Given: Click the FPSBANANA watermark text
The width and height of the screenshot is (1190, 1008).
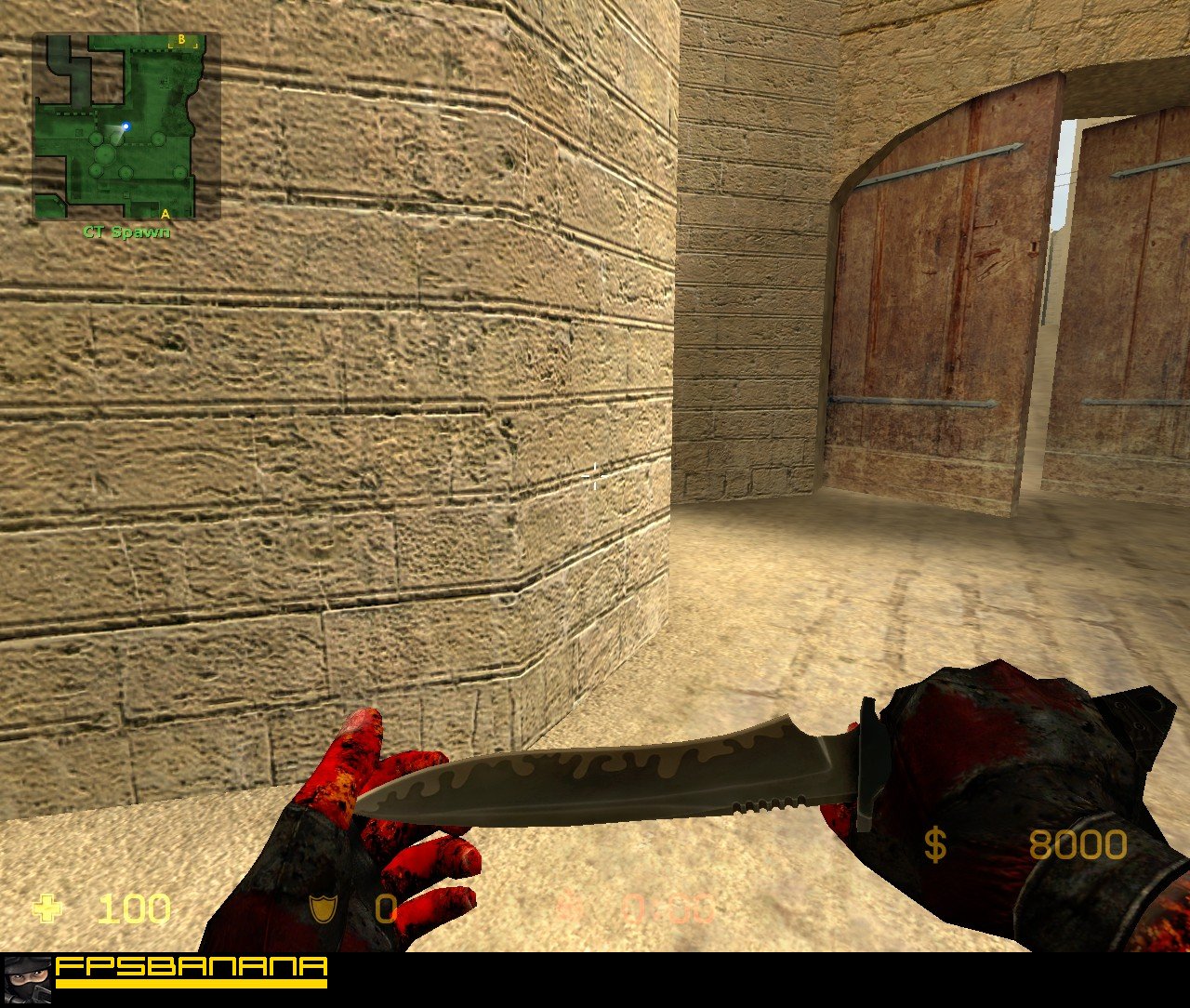Looking at the screenshot, I should [191, 967].
